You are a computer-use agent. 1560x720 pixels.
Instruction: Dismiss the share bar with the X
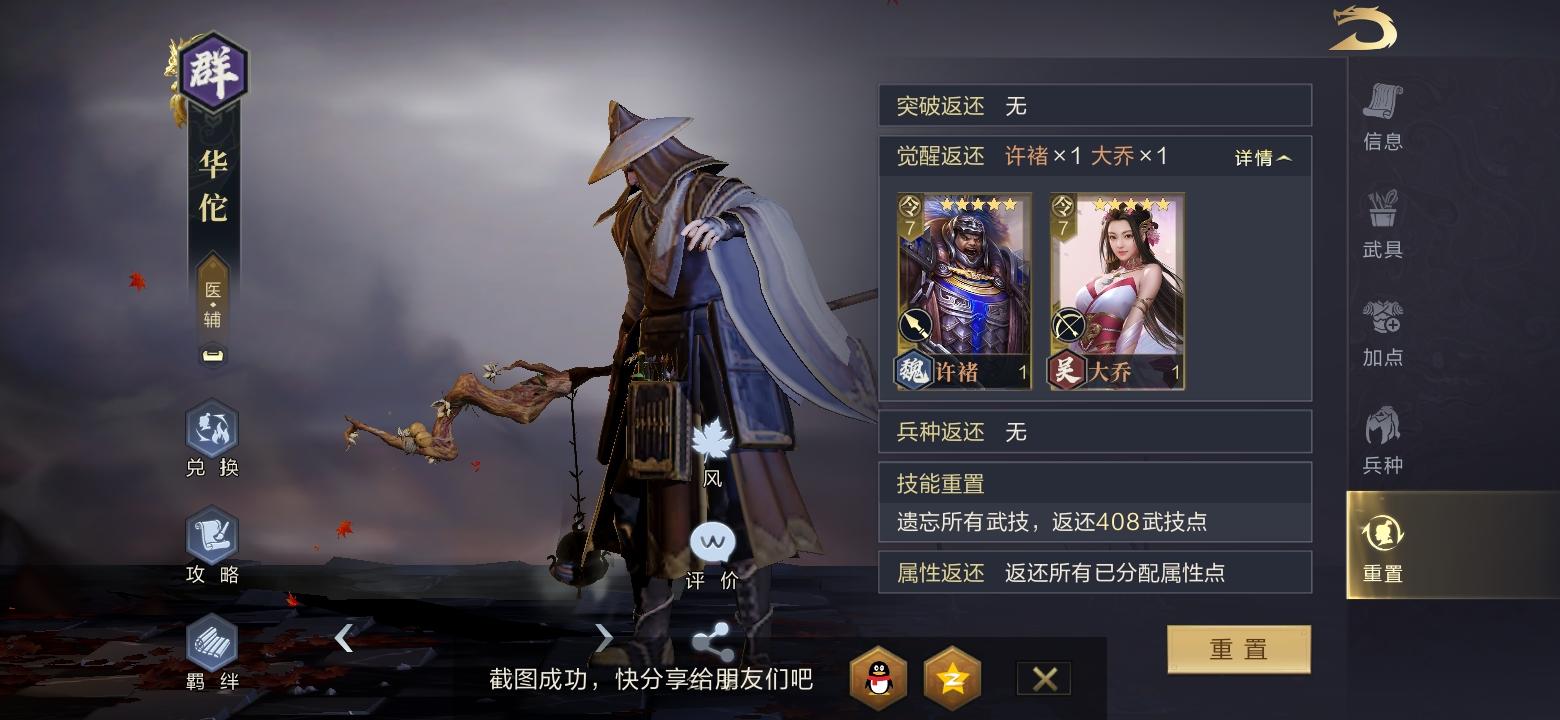pos(1043,678)
